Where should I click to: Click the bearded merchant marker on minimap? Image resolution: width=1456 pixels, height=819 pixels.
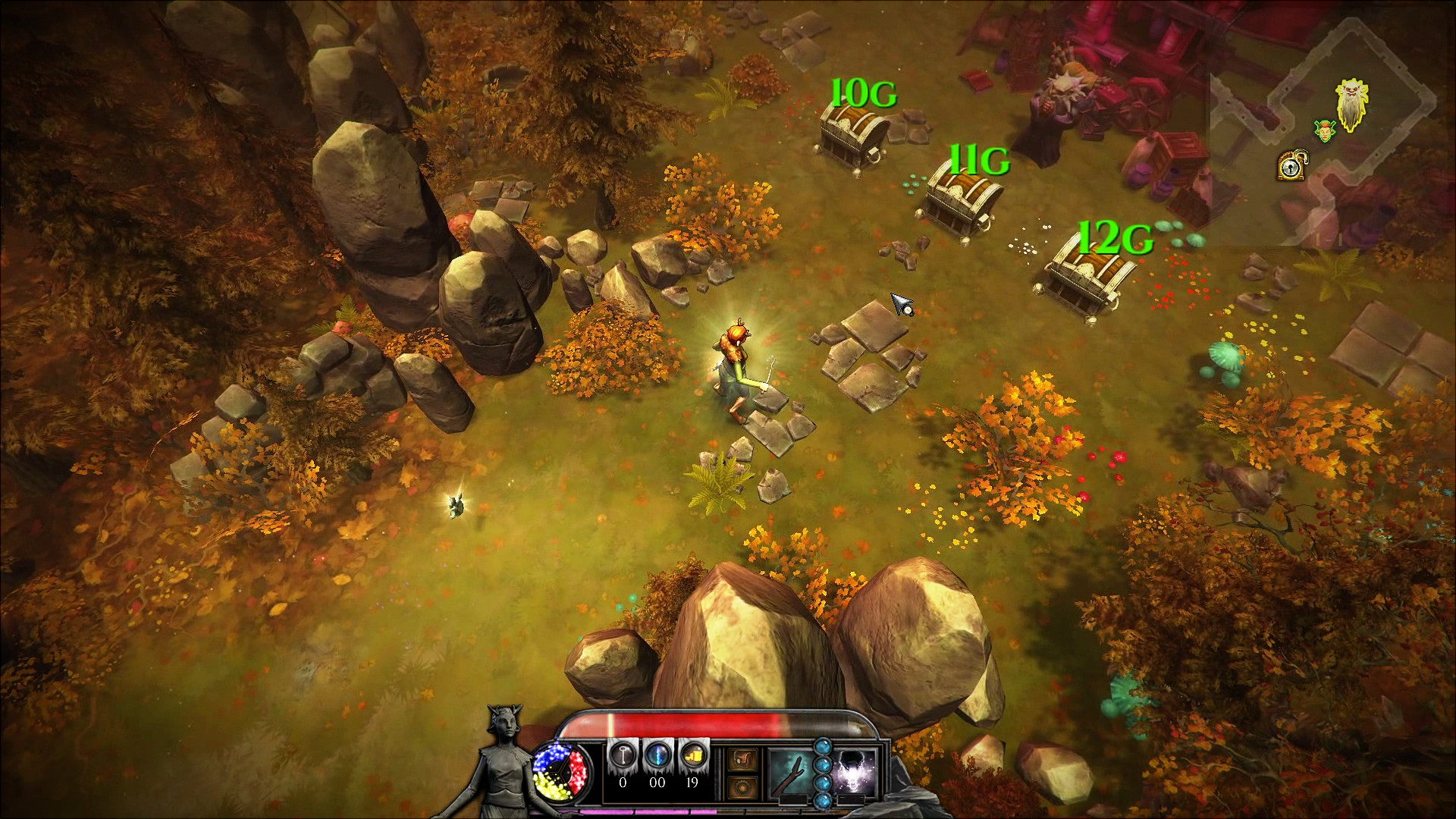pyautogui.click(x=1352, y=107)
